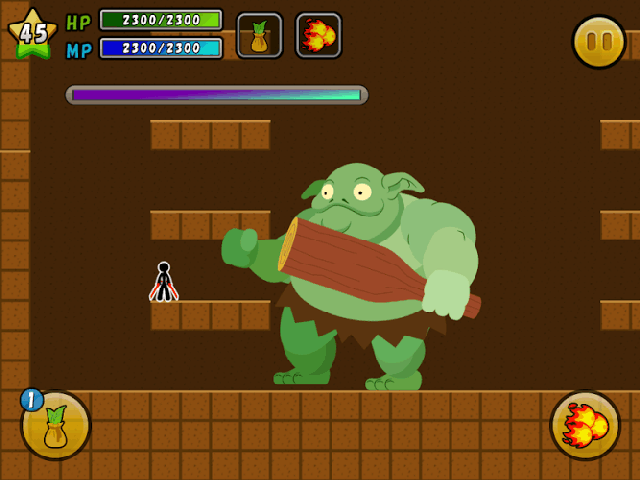Use the potion bag button with count badge

tap(56, 425)
